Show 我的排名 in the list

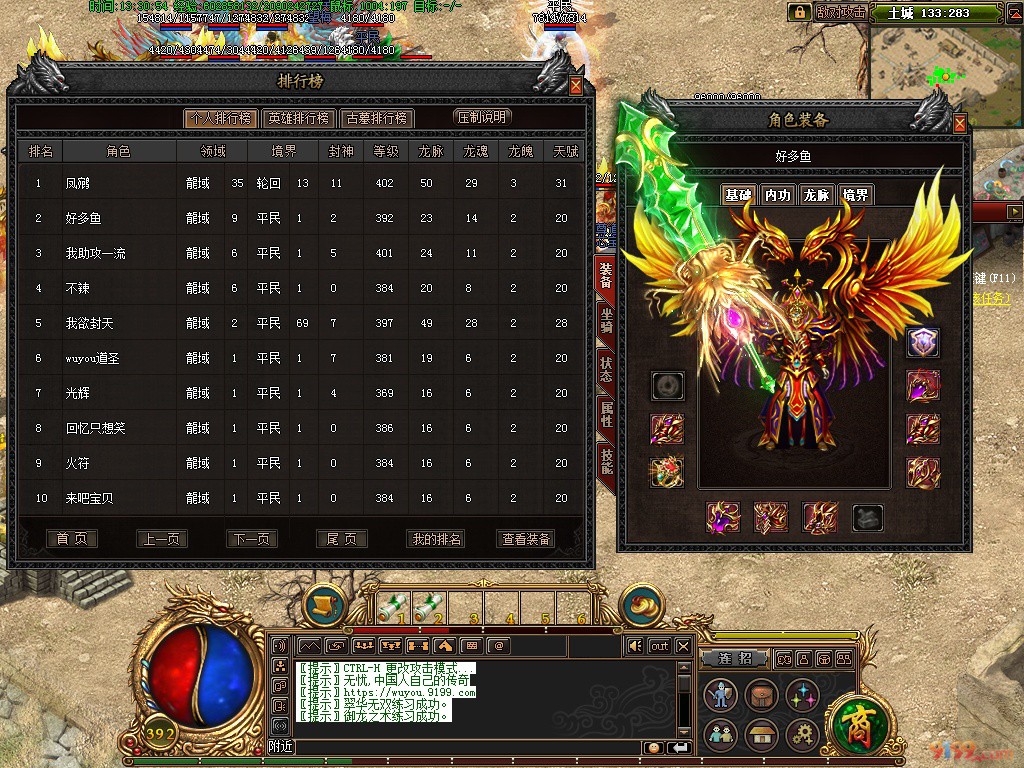tap(436, 539)
